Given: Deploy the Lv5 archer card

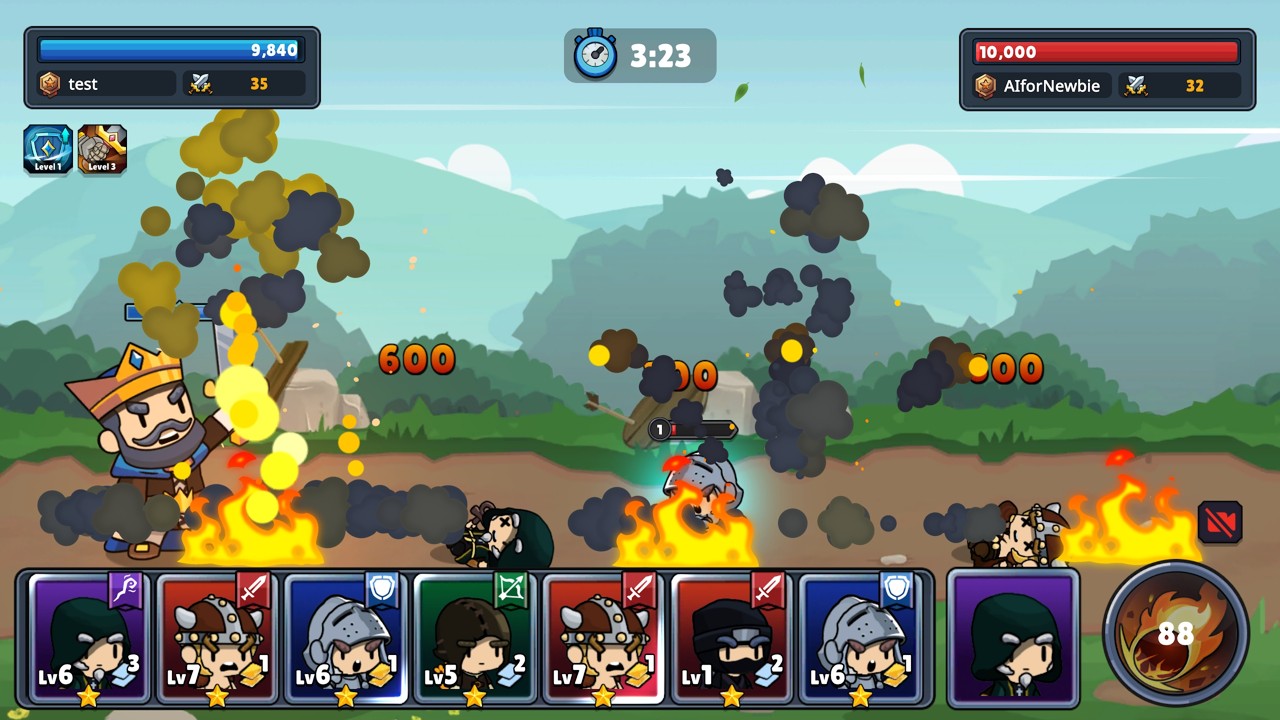Looking at the screenshot, I should (474, 638).
